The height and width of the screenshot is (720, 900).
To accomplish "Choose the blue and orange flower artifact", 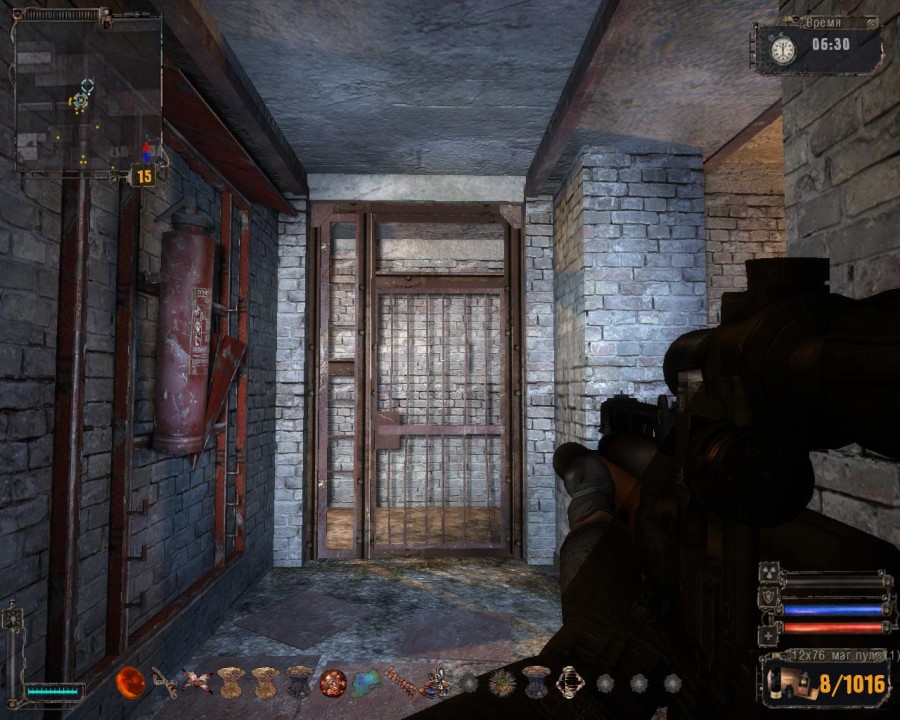I will coord(435,683).
